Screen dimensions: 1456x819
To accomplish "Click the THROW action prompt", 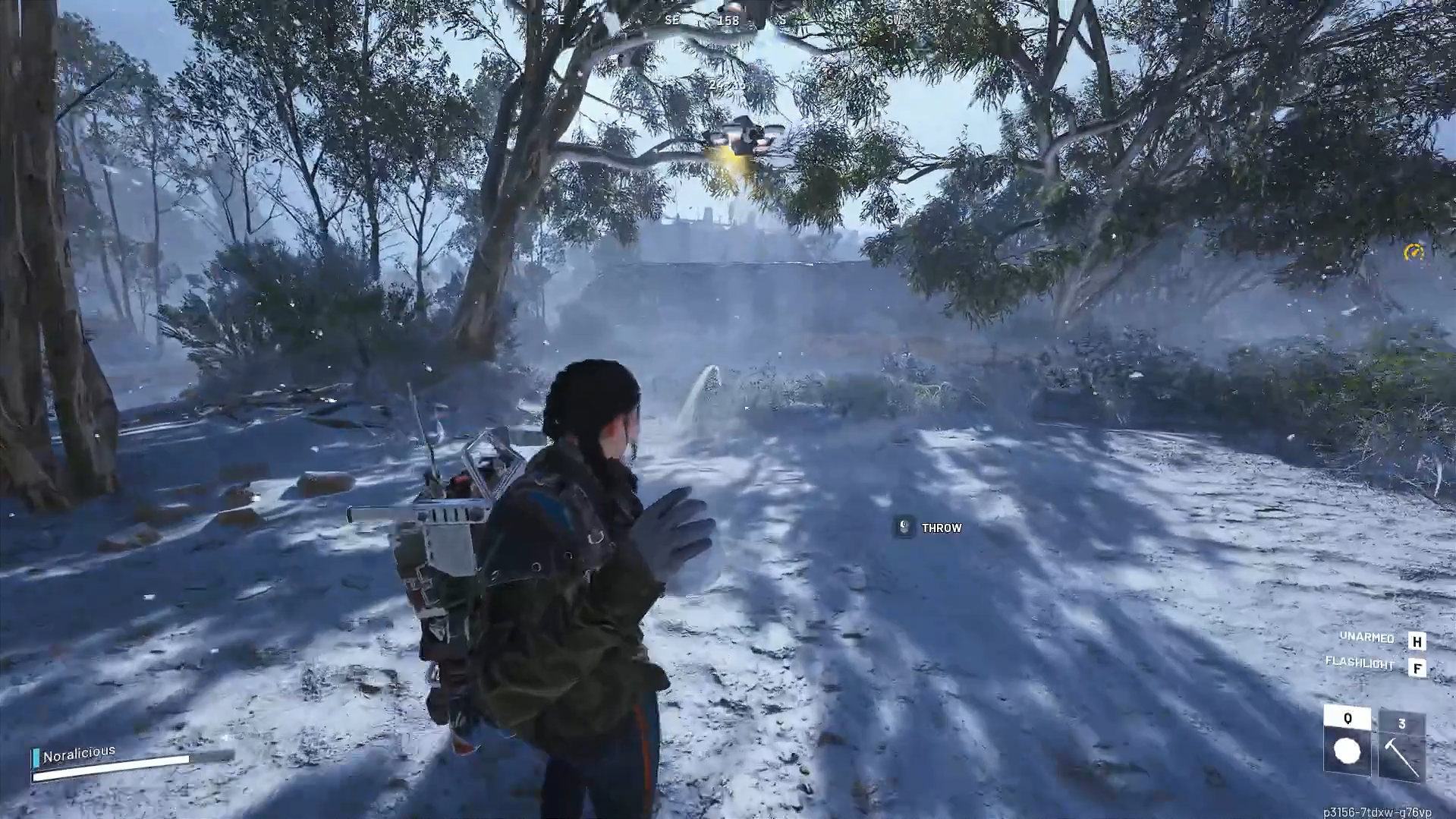I will coord(941,528).
